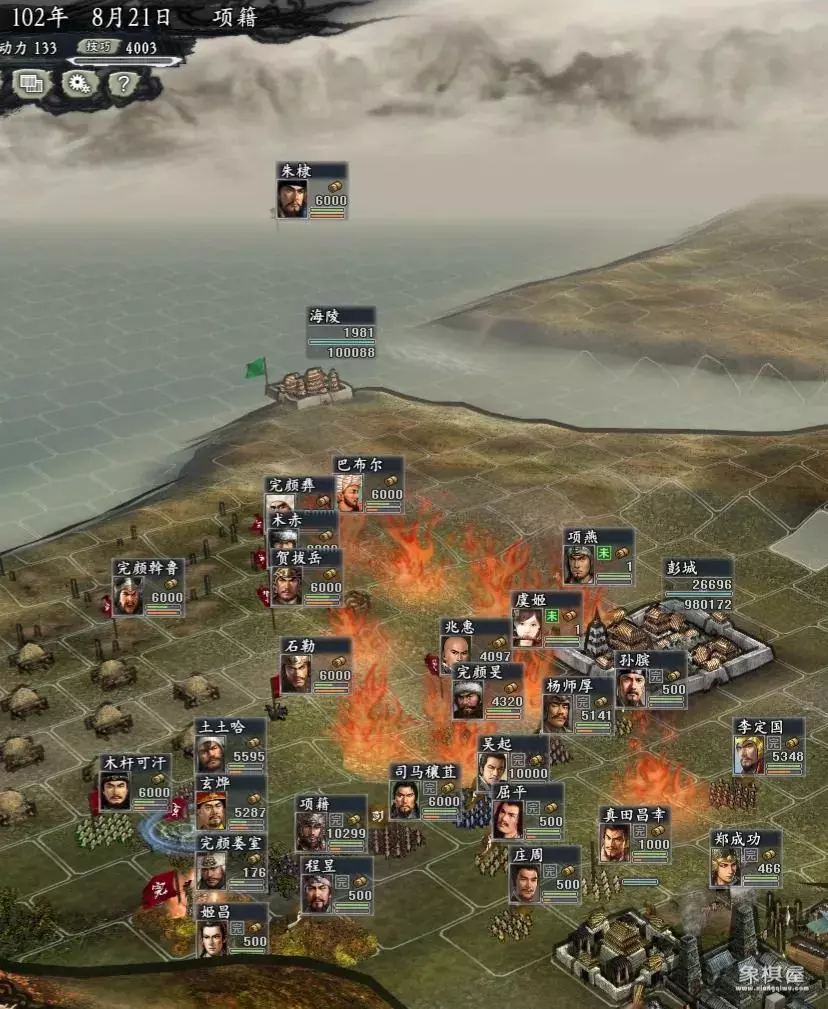Choose the 彭城 city label

pyautogui.click(x=698, y=585)
